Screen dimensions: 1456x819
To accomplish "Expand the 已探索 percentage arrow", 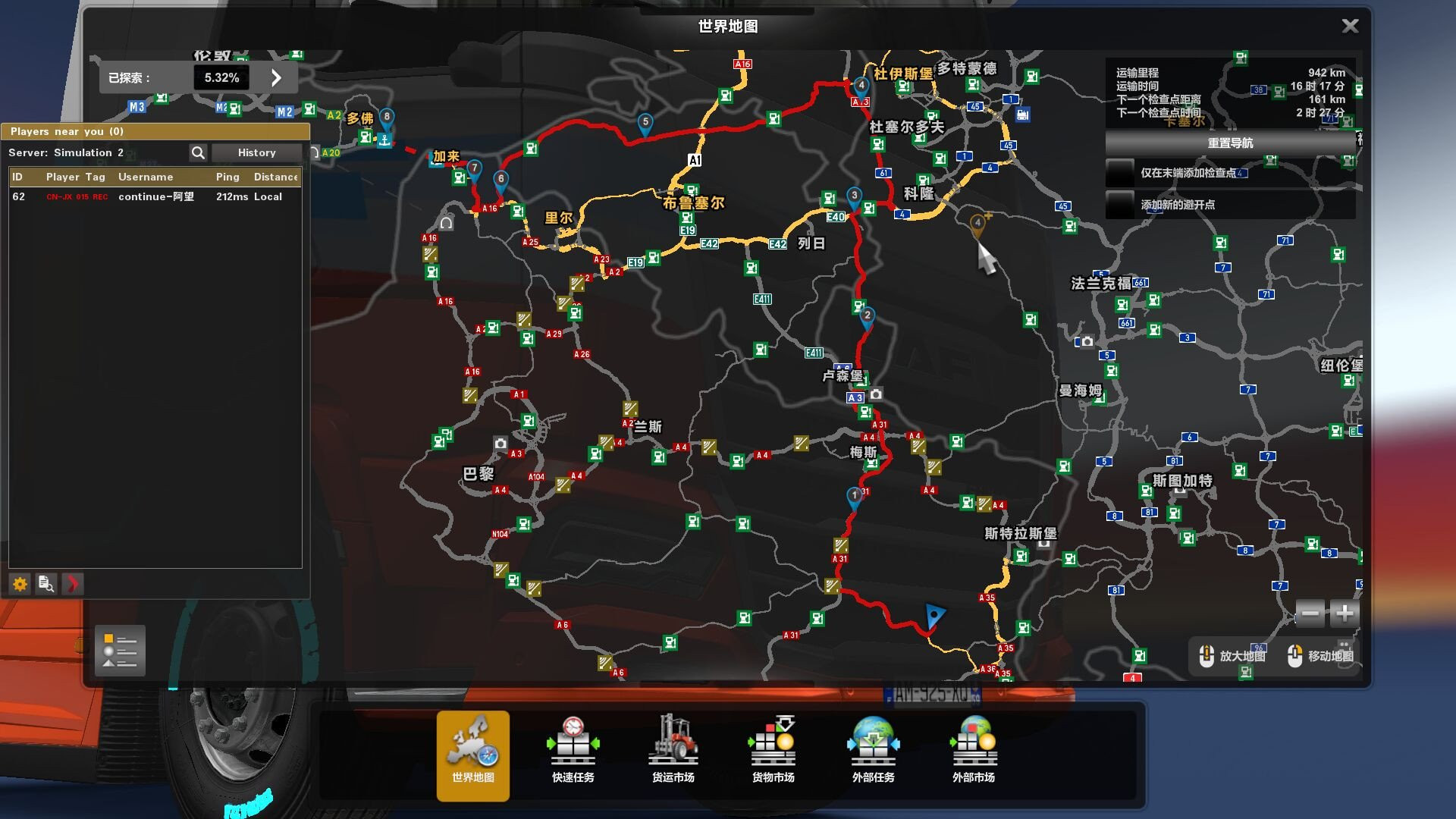I will tap(277, 77).
